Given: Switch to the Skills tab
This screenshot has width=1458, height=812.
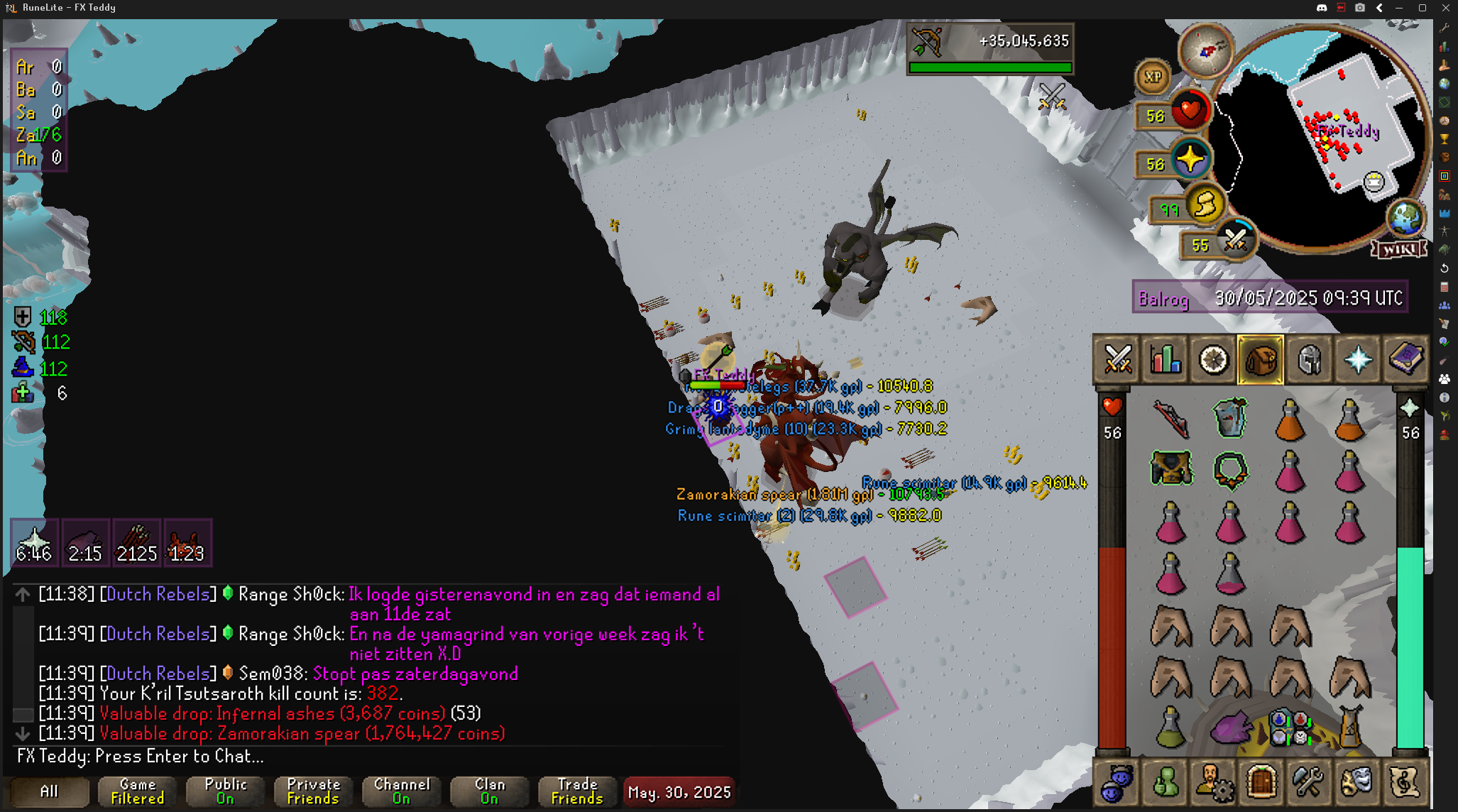Looking at the screenshot, I should (x=1166, y=359).
